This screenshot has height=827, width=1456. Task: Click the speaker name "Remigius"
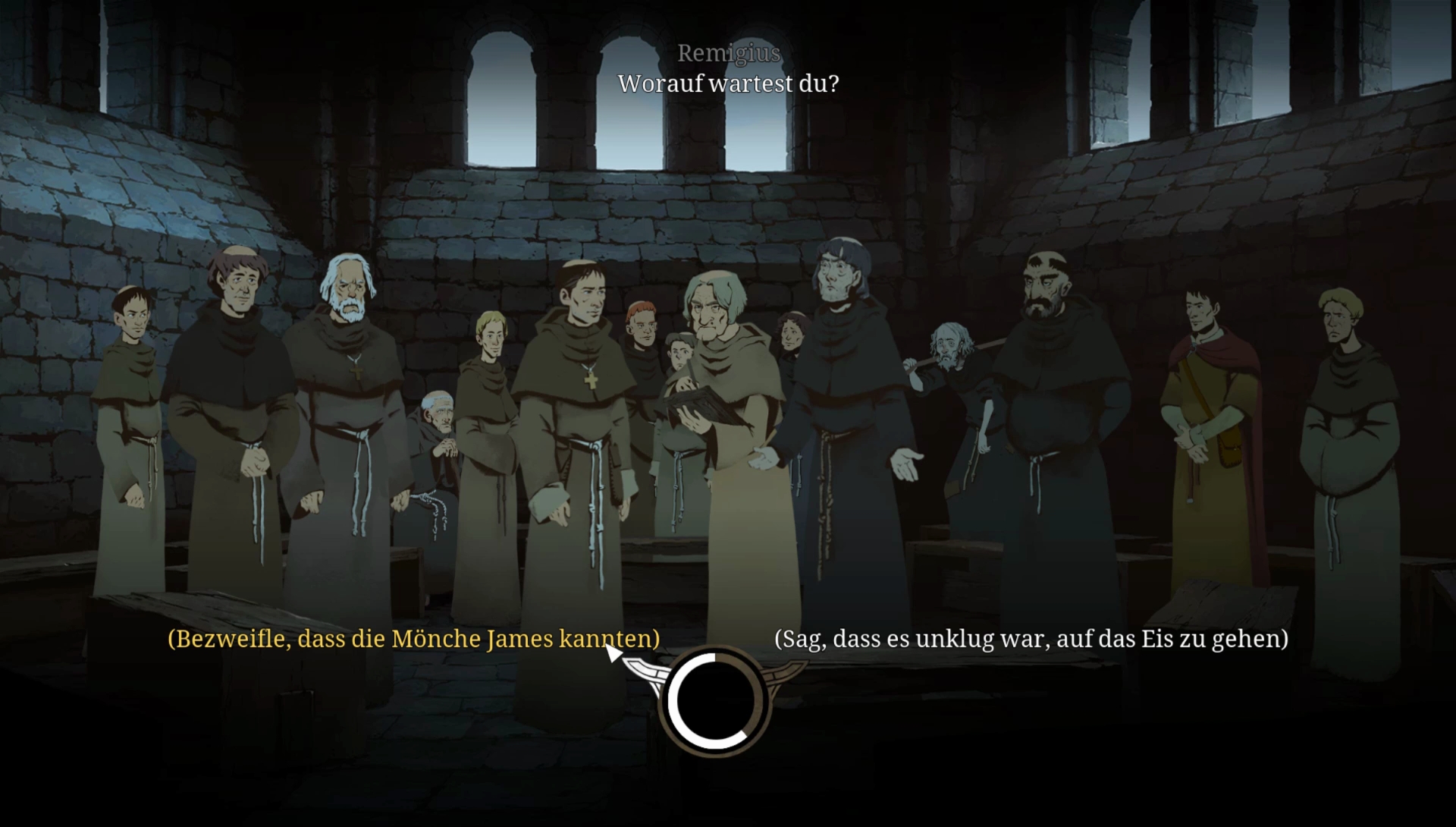click(727, 53)
